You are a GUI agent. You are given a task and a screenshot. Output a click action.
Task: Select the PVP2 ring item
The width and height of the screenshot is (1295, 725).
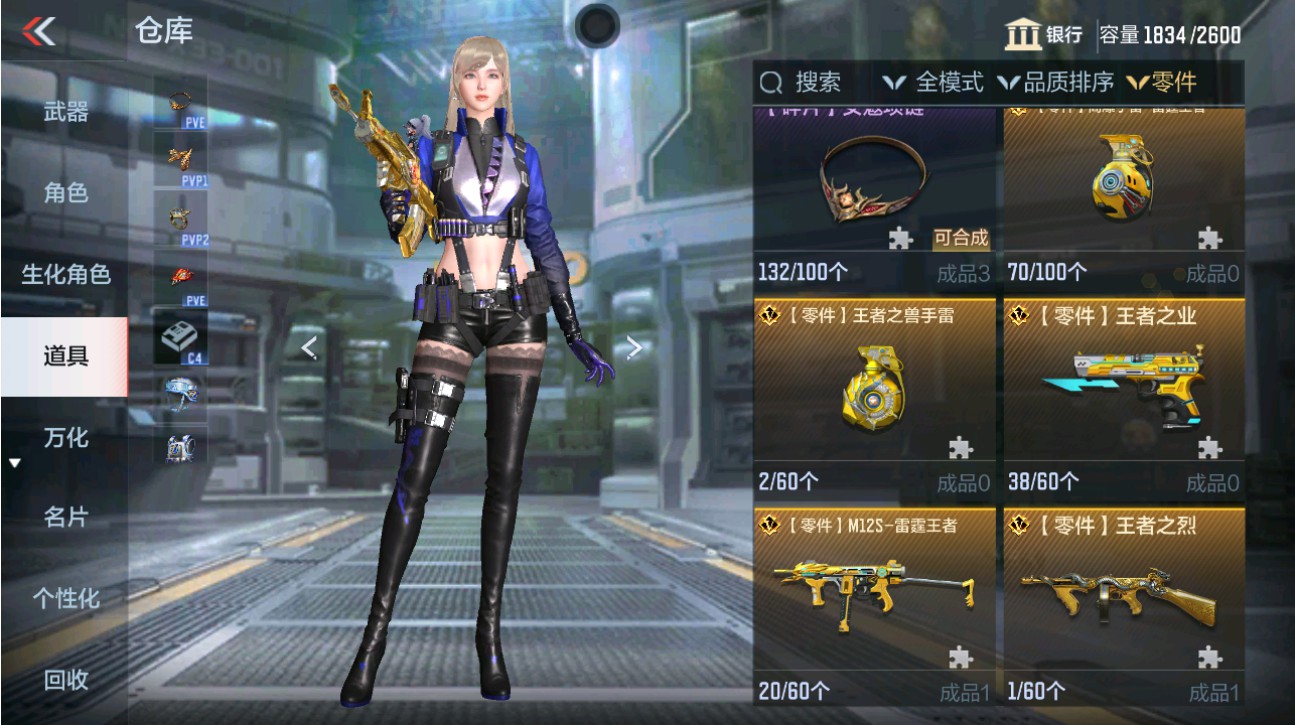tap(180, 216)
